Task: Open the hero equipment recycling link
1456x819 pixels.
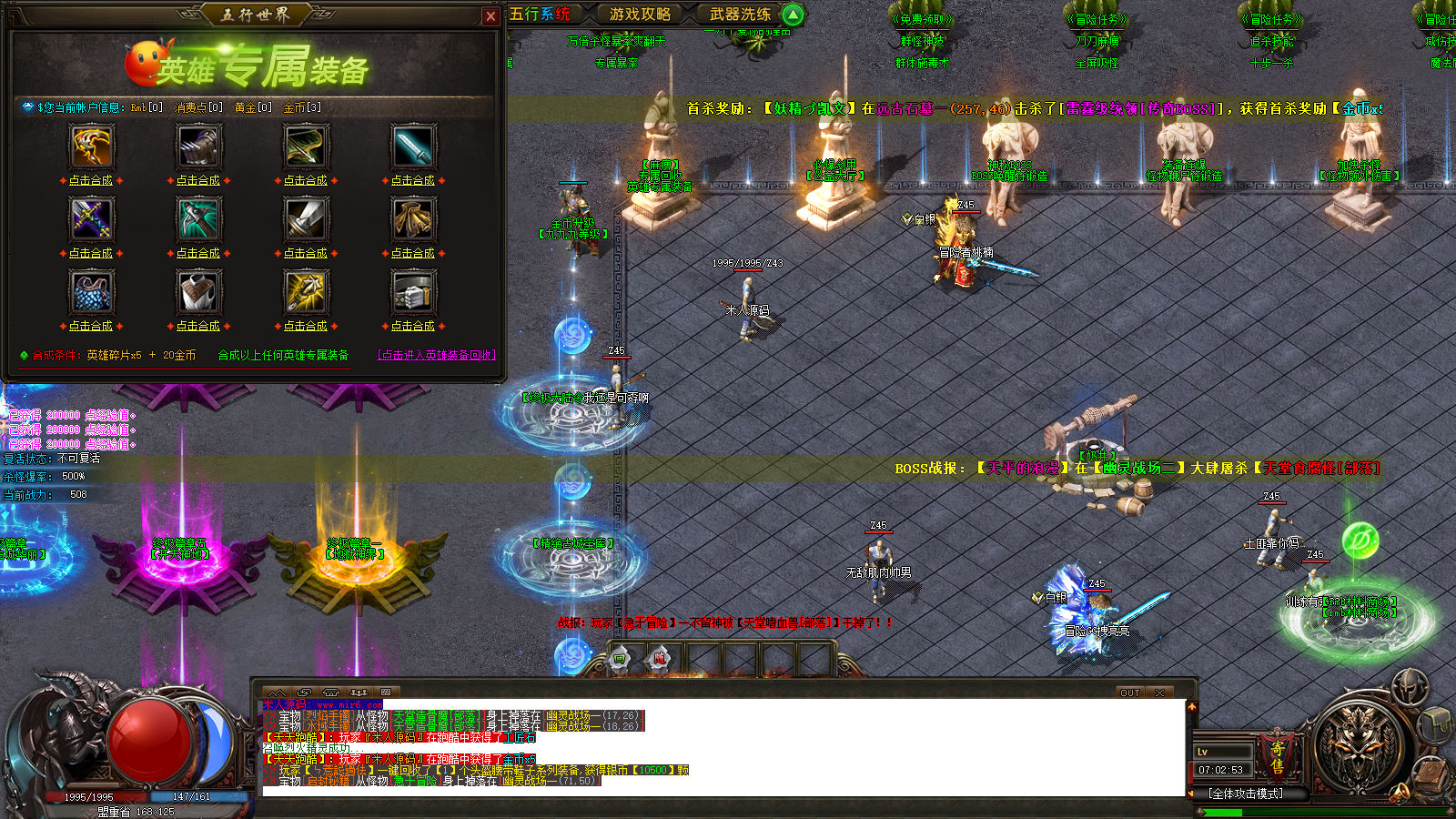Action: [436, 355]
